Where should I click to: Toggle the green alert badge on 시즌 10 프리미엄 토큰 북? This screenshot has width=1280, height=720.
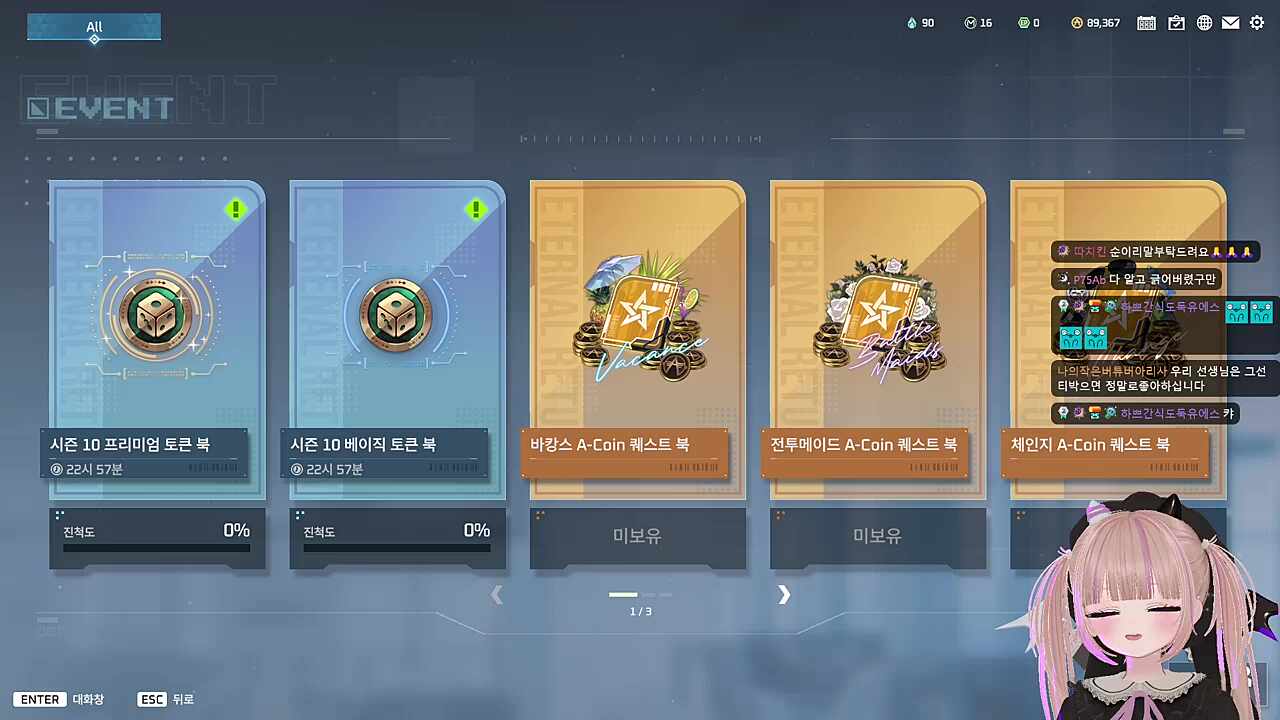click(x=236, y=209)
